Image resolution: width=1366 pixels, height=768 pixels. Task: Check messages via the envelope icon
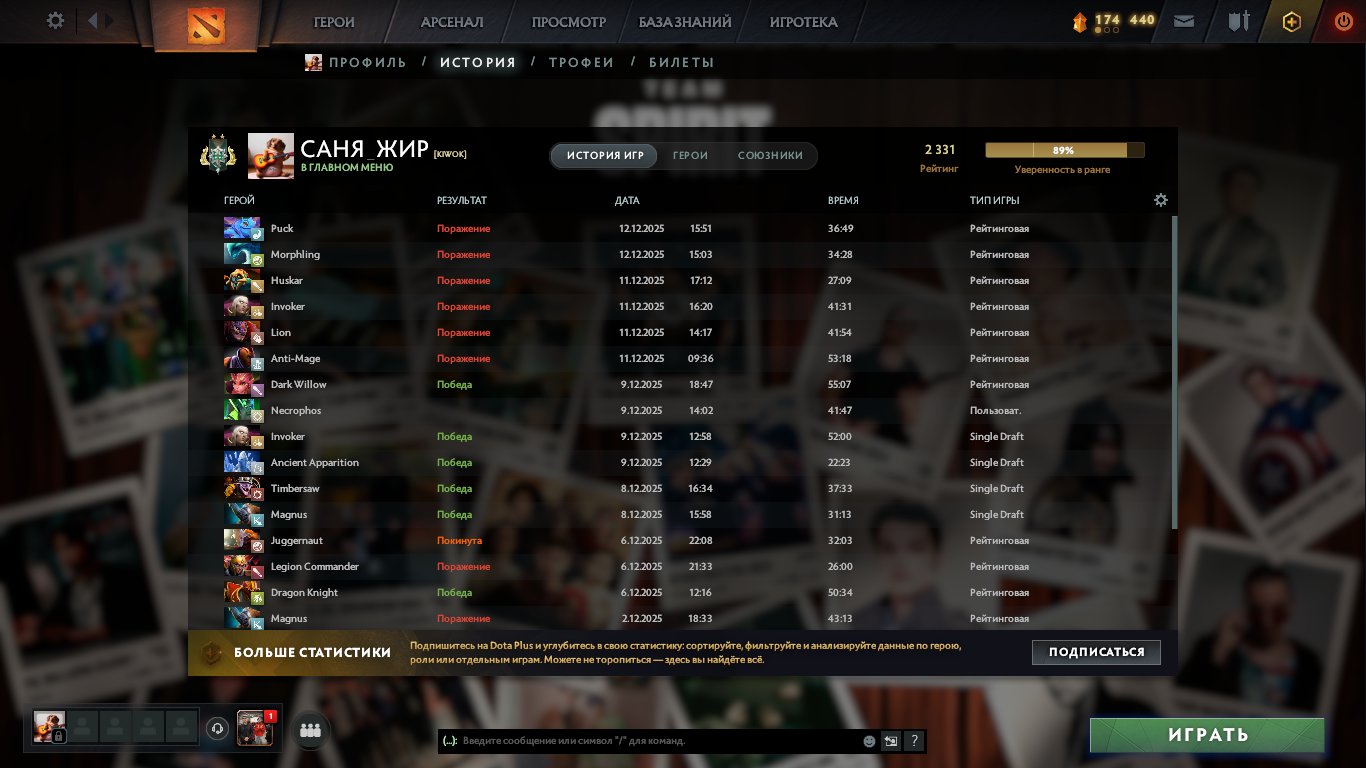point(1184,20)
